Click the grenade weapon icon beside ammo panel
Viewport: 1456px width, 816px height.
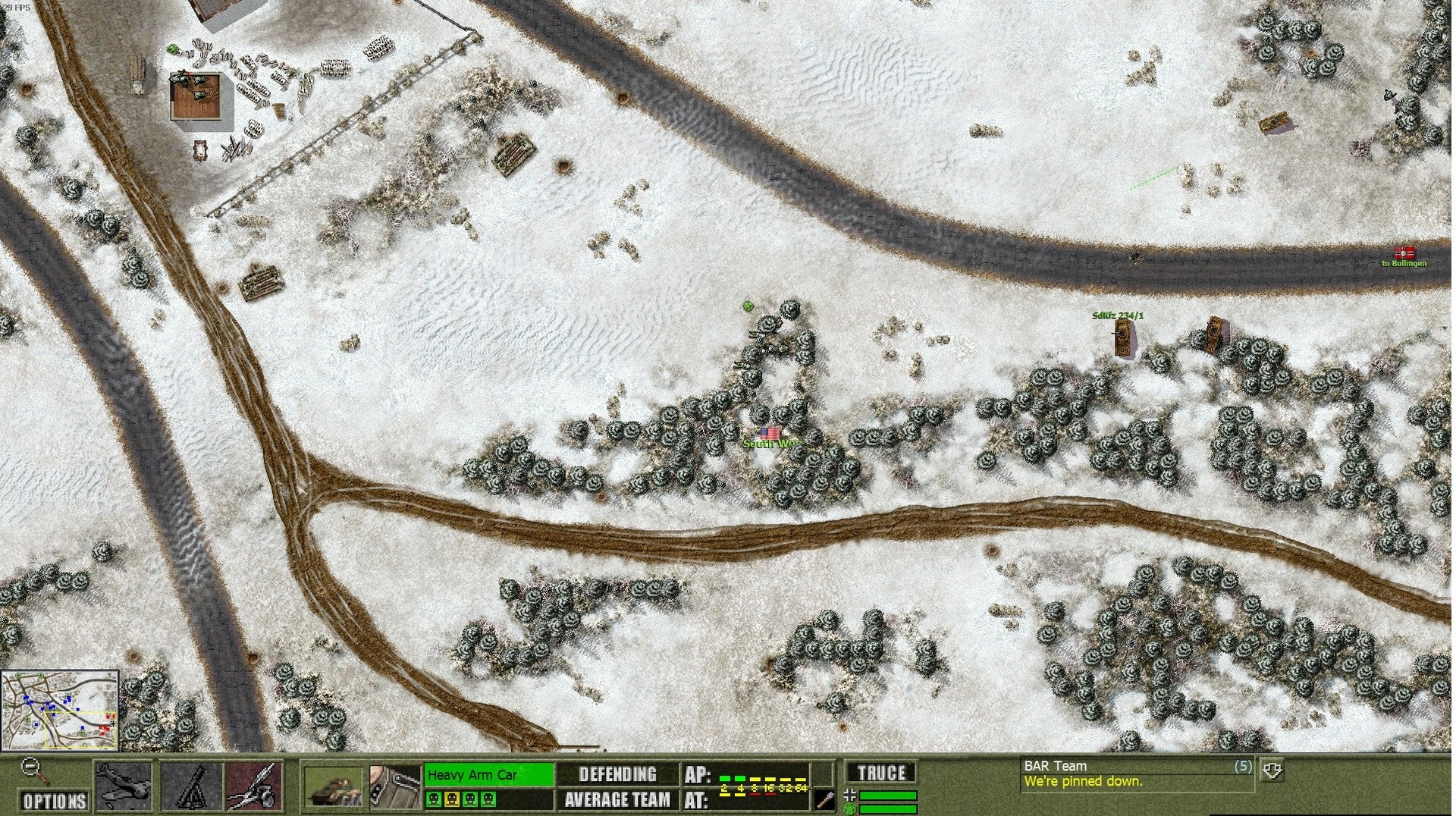click(824, 799)
